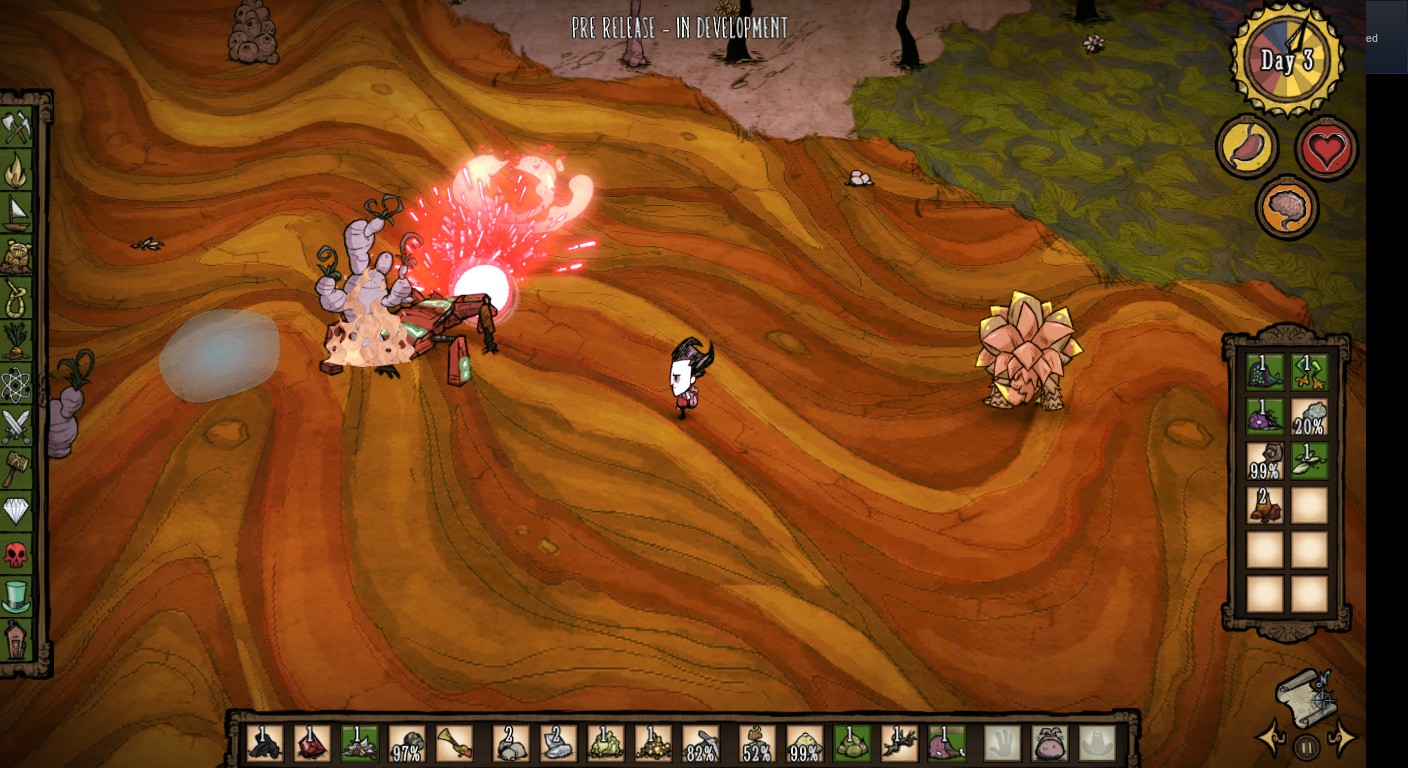The image size is (1408, 768).
Task: Open the Dress top hat crafting tab
Action: [x=16, y=596]
